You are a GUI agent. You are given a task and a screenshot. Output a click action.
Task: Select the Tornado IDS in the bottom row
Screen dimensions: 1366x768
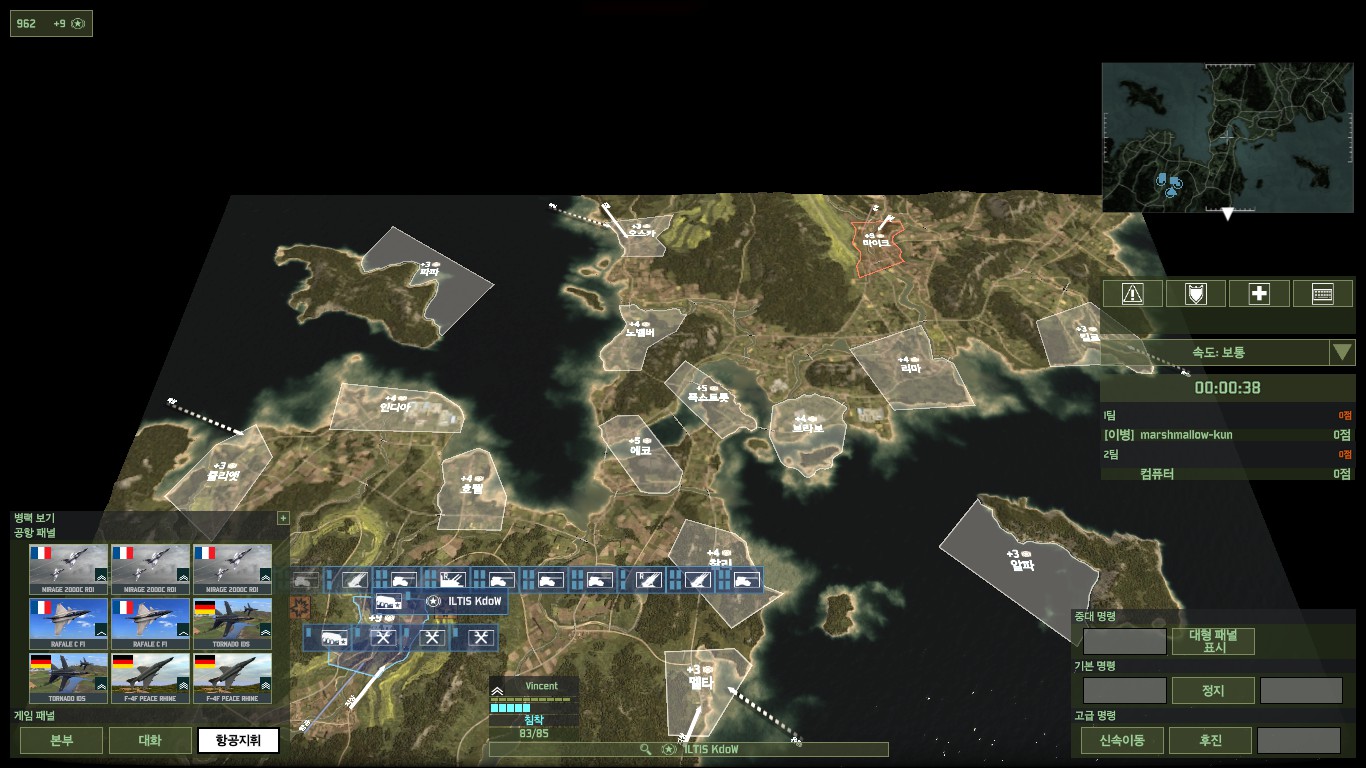[x=69, y=679]
